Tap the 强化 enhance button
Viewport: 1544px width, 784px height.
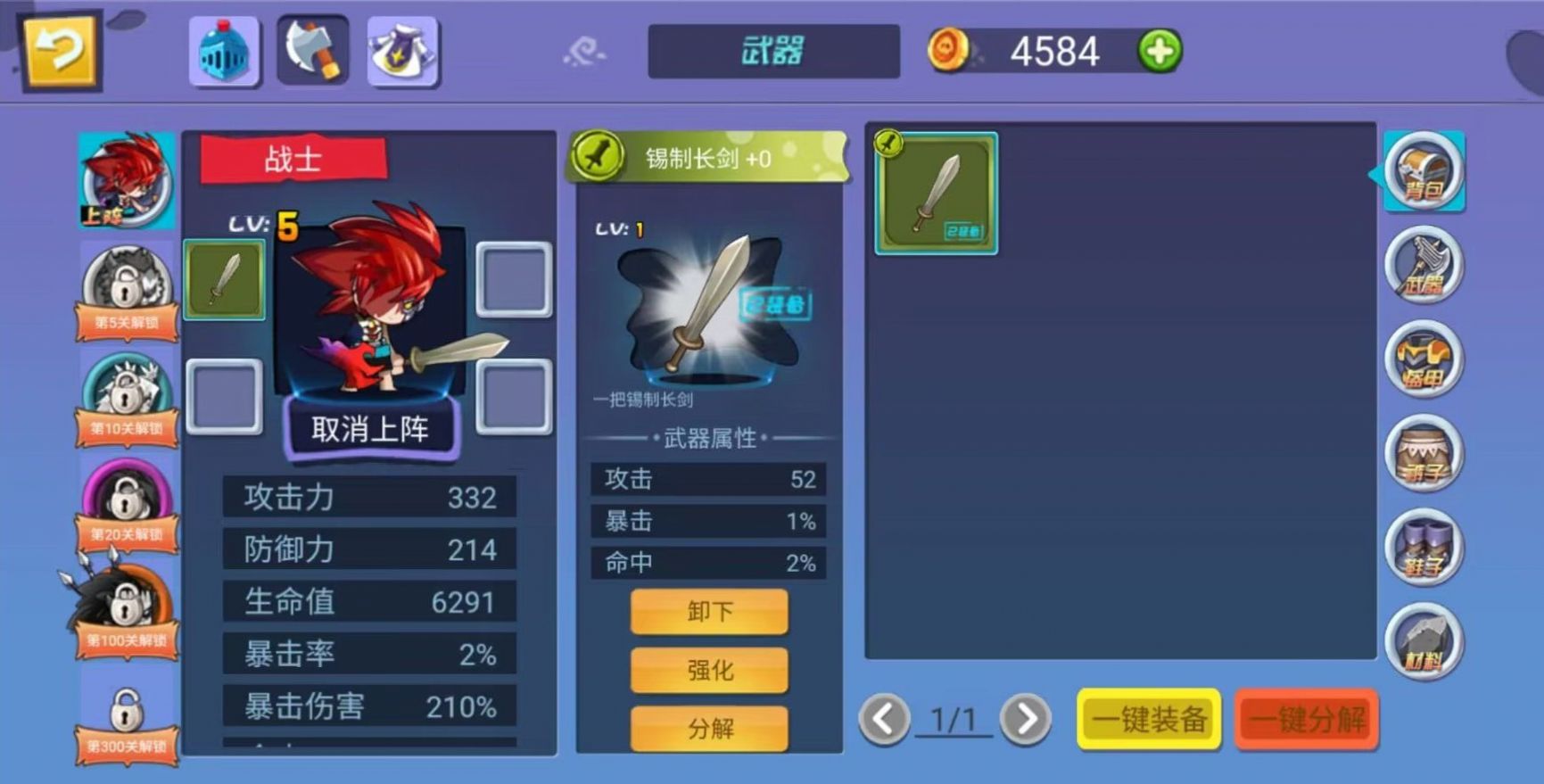pos(709,670)
